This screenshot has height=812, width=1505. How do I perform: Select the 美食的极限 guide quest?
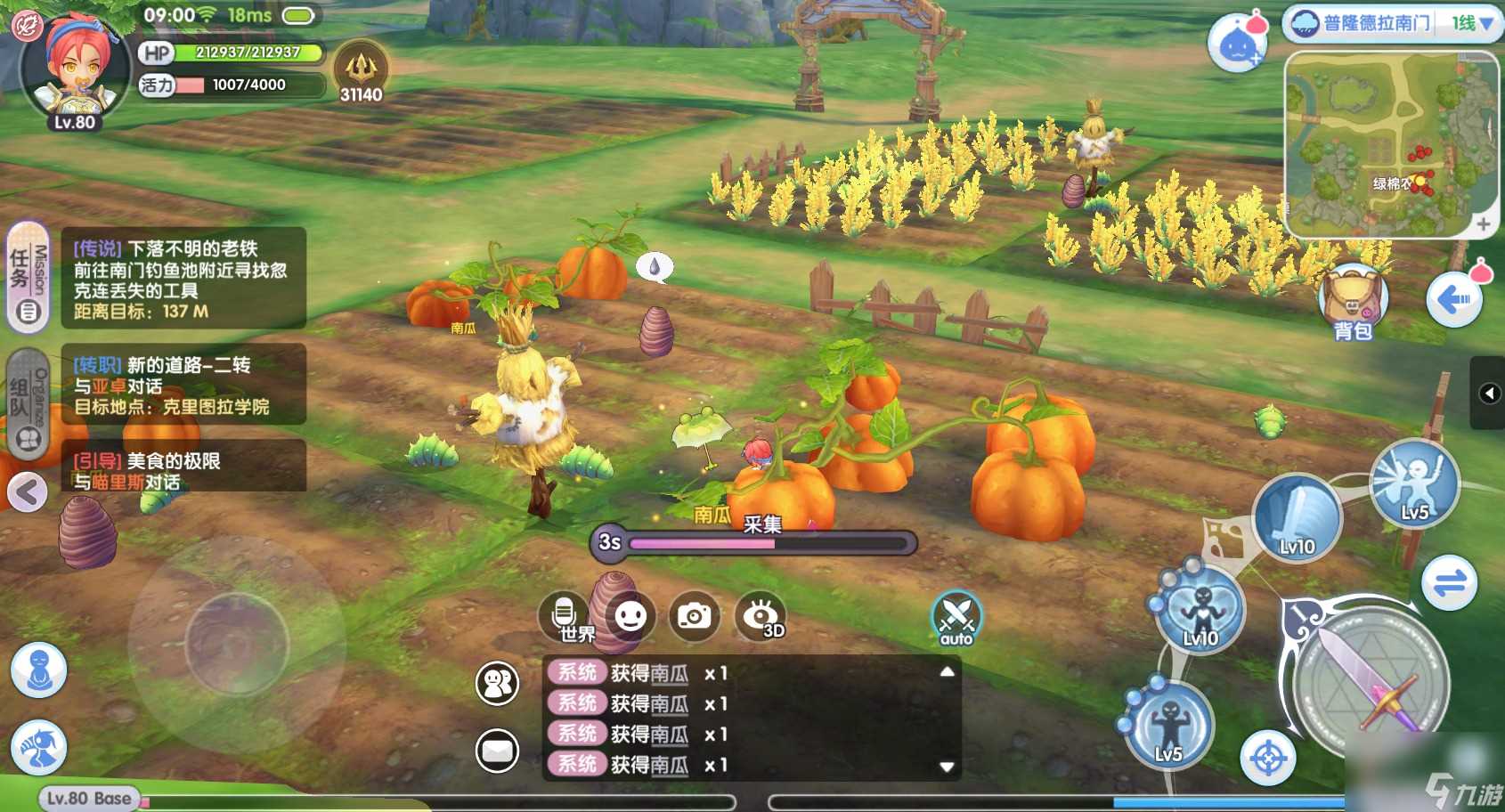(x=183, y=470)
